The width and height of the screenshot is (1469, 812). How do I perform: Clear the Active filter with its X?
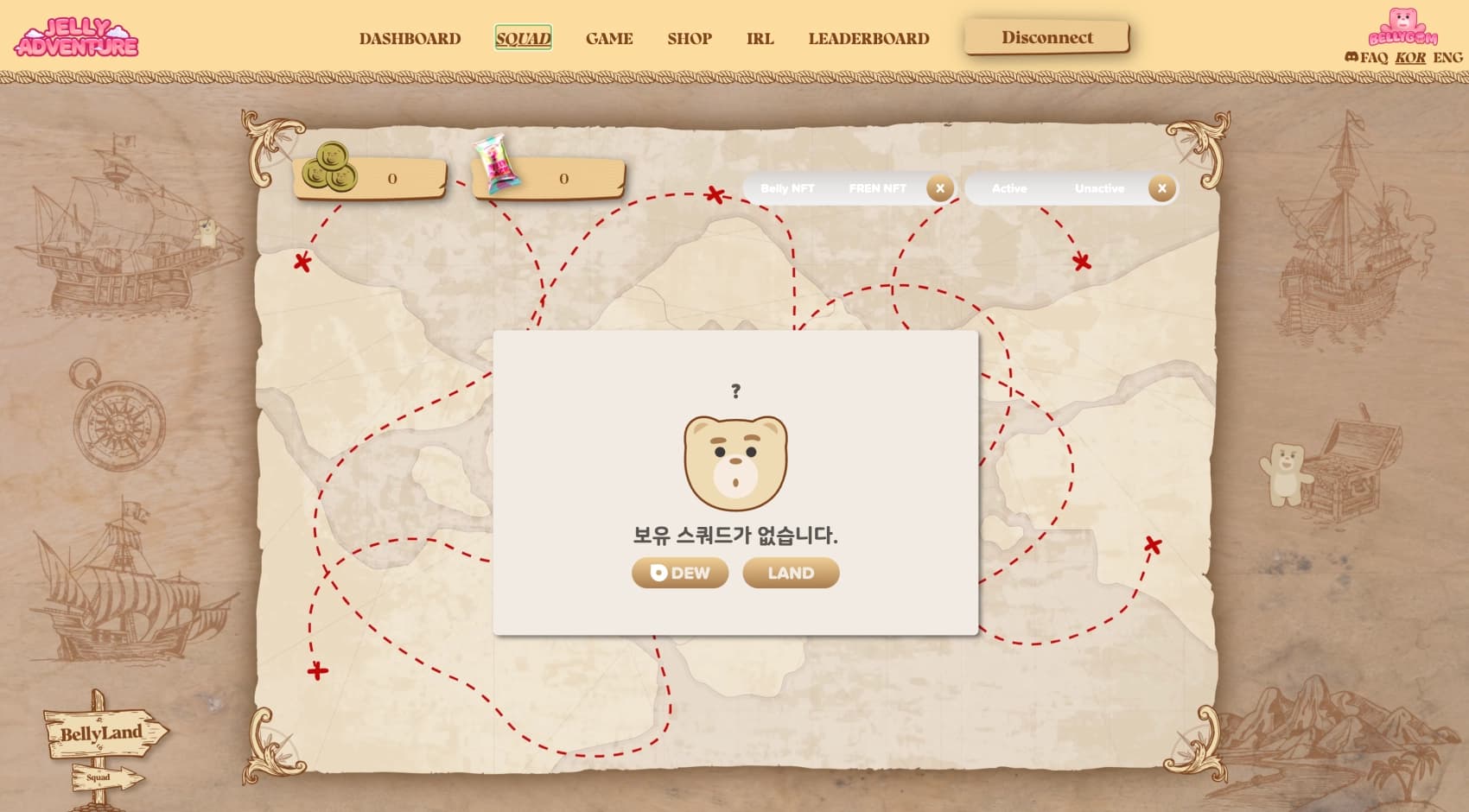tap(1162, 187)
